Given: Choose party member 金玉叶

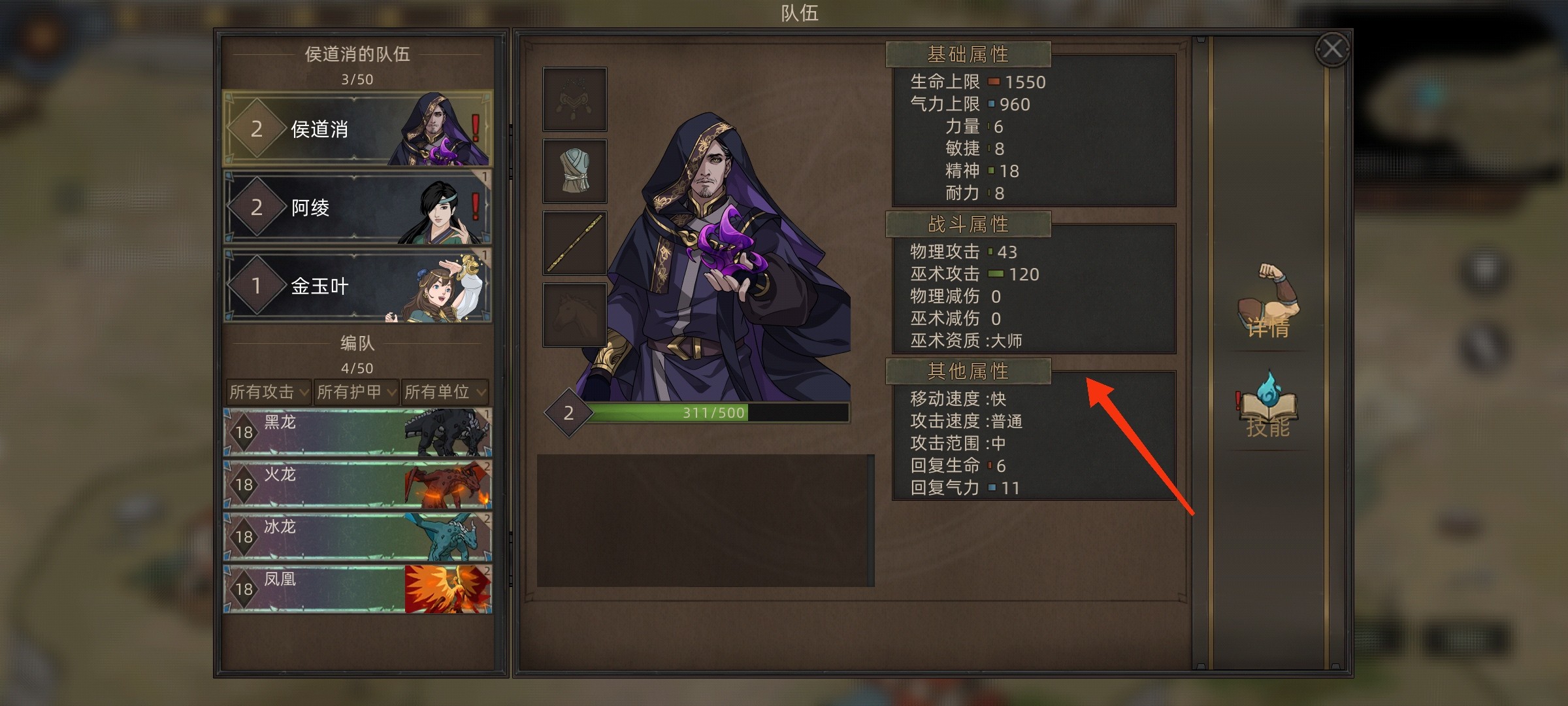Looking at the screenshot, I should click(x=357, y=286).
